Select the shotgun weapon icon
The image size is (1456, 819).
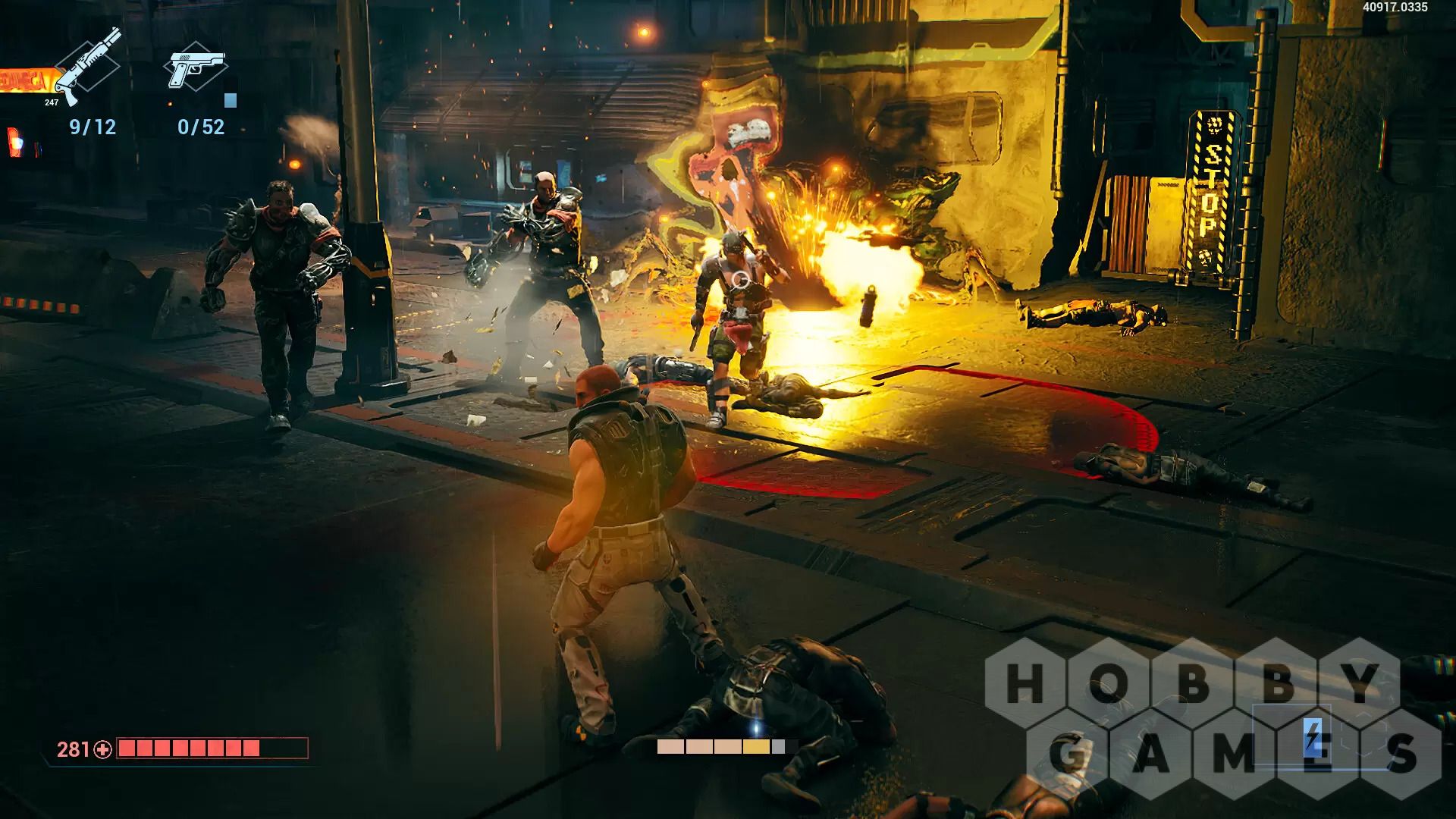click(x=88, y=67)
